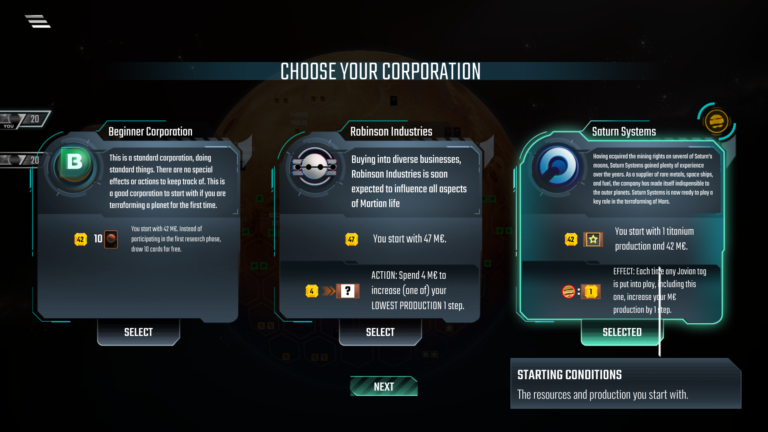Click the Jovian tag badge on Saturn Systems
This screenshot has width=768, height=432.
click(716, 123)
